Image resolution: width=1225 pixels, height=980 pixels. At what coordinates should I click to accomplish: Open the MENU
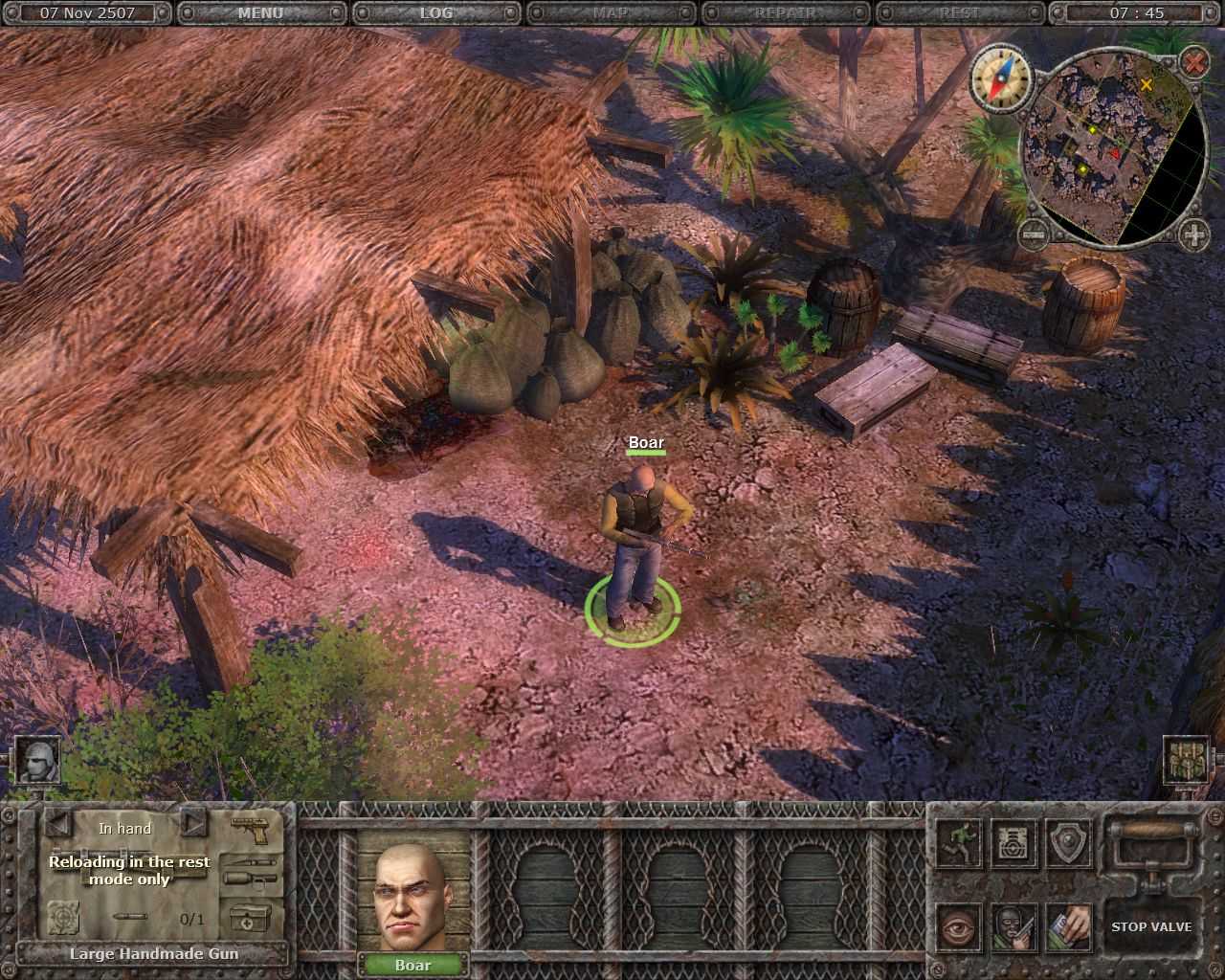(259, 13)
